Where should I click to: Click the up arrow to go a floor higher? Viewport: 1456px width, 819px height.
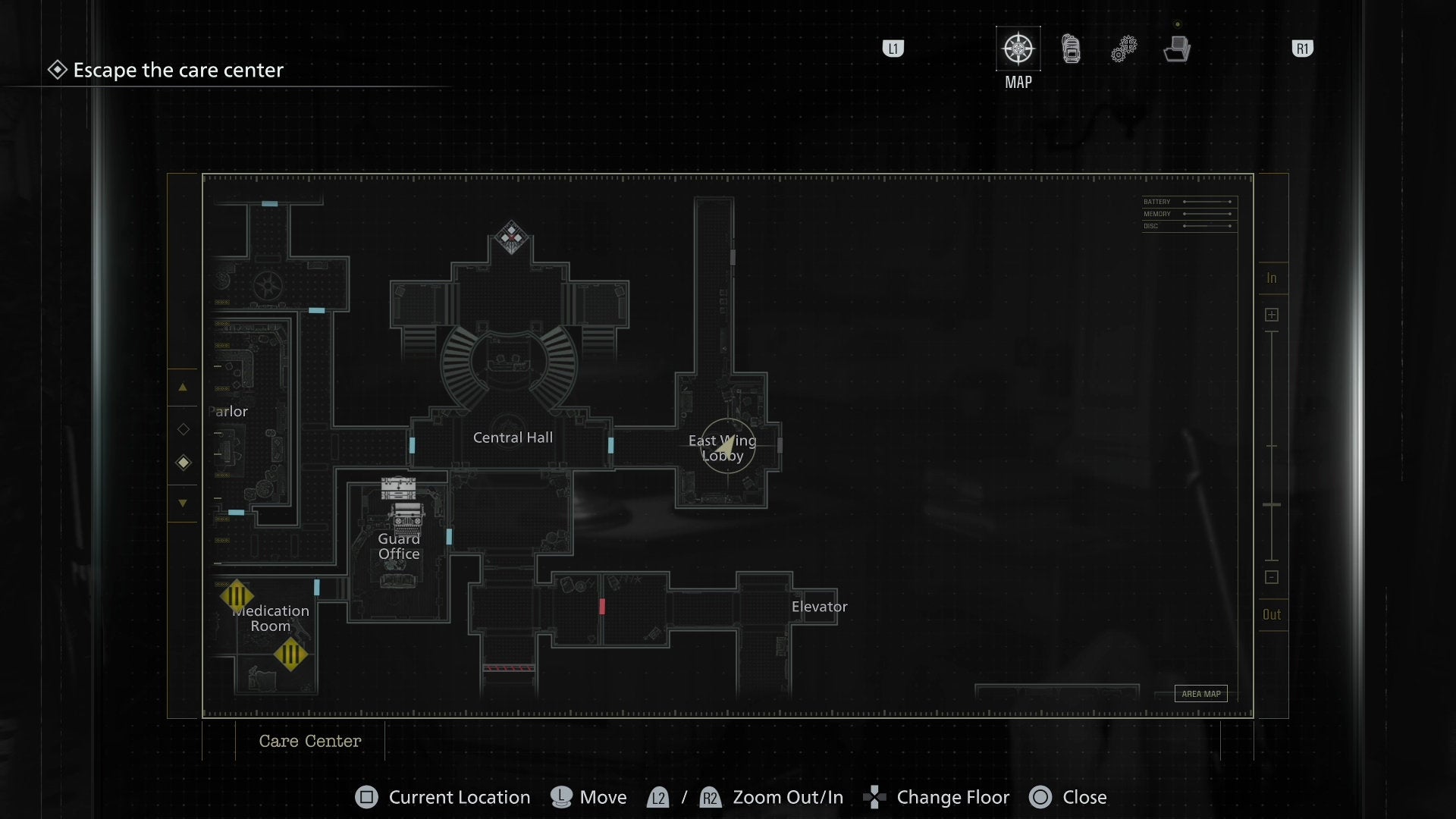[x=183, y=388]
